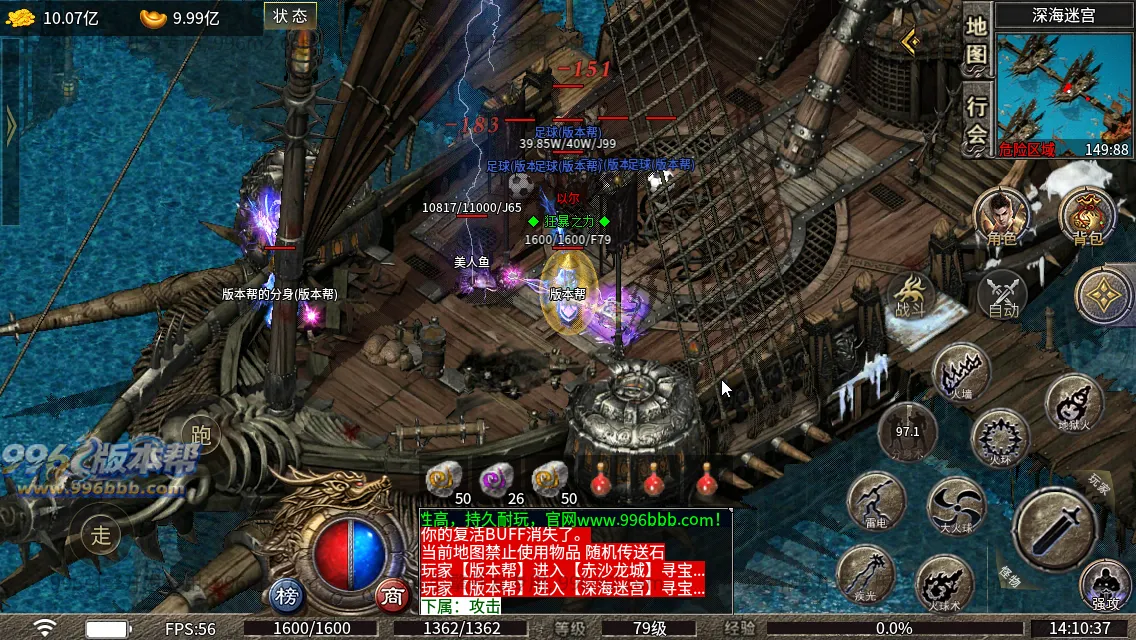1136x640 pixels.
Task: Tap the large sword attack button
Action: (1056, 530)
